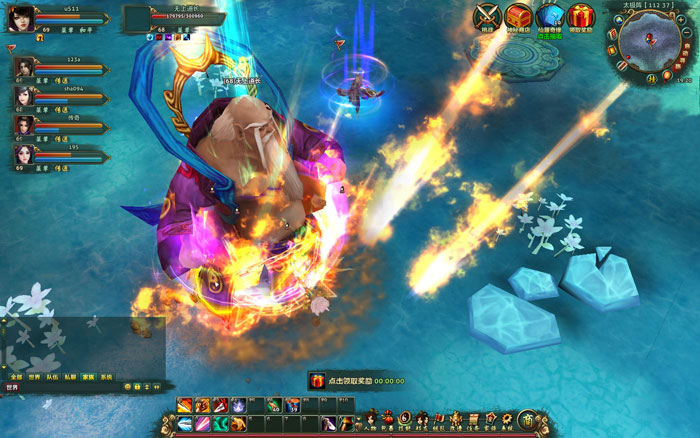This screenshot has height=438, width=700.
Task: Switch to the 家族 (Clan) chat tab
Action: (89, 378)
